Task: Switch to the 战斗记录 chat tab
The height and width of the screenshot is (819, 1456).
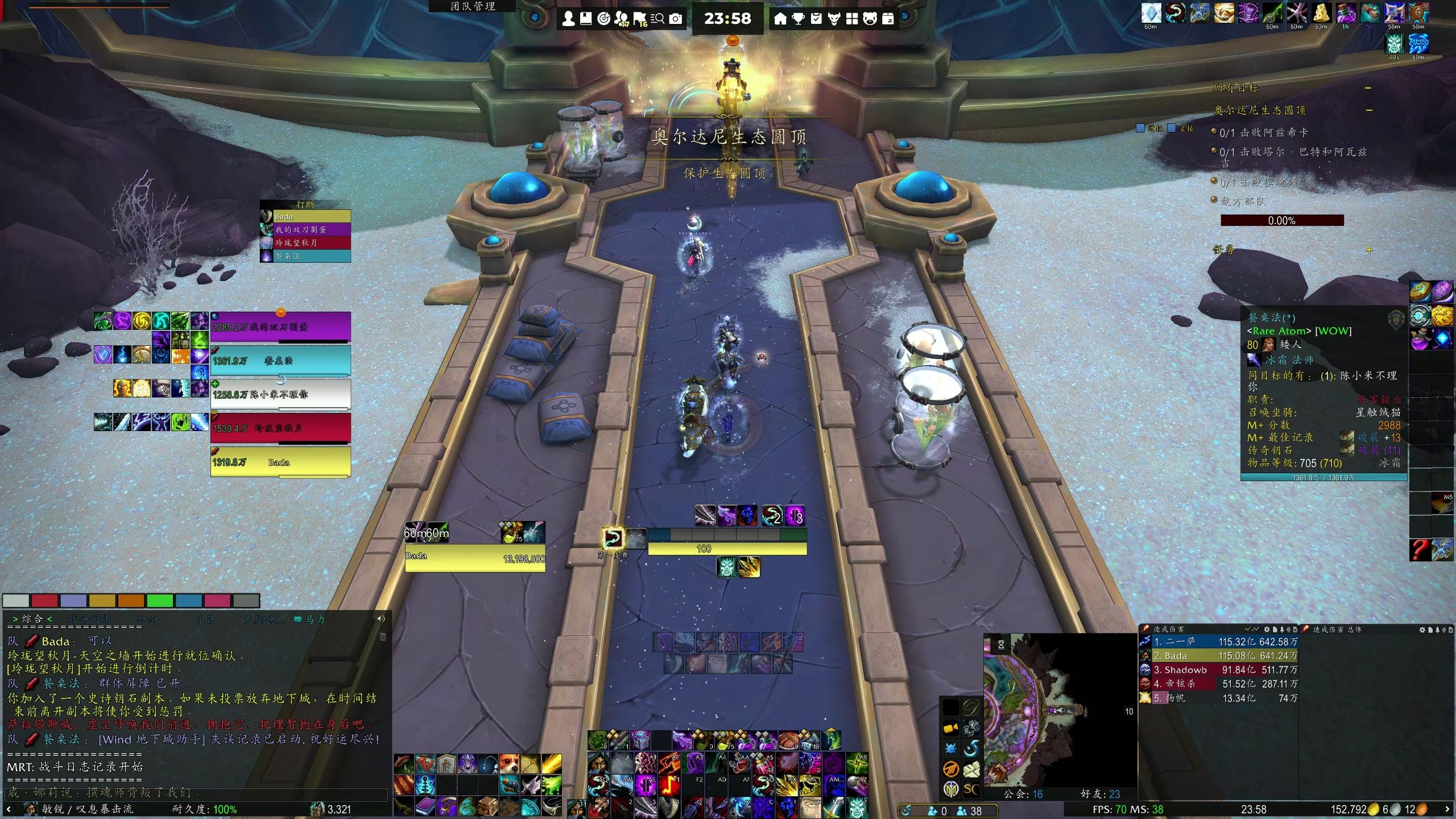Action: 90,619
